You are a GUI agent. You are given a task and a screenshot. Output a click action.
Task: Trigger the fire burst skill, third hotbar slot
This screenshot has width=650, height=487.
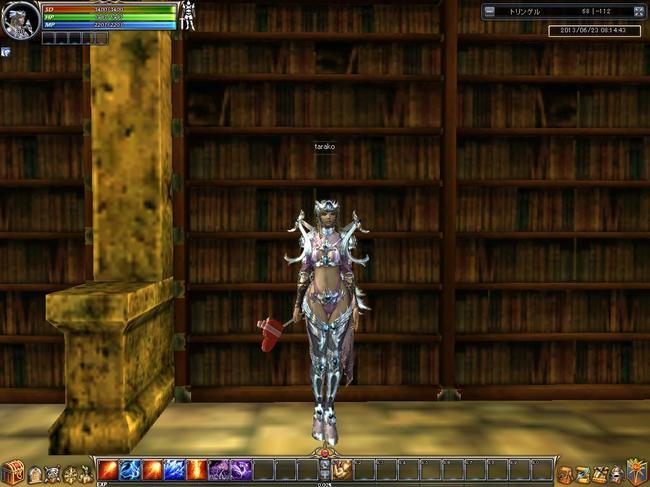tap(152, 469)
